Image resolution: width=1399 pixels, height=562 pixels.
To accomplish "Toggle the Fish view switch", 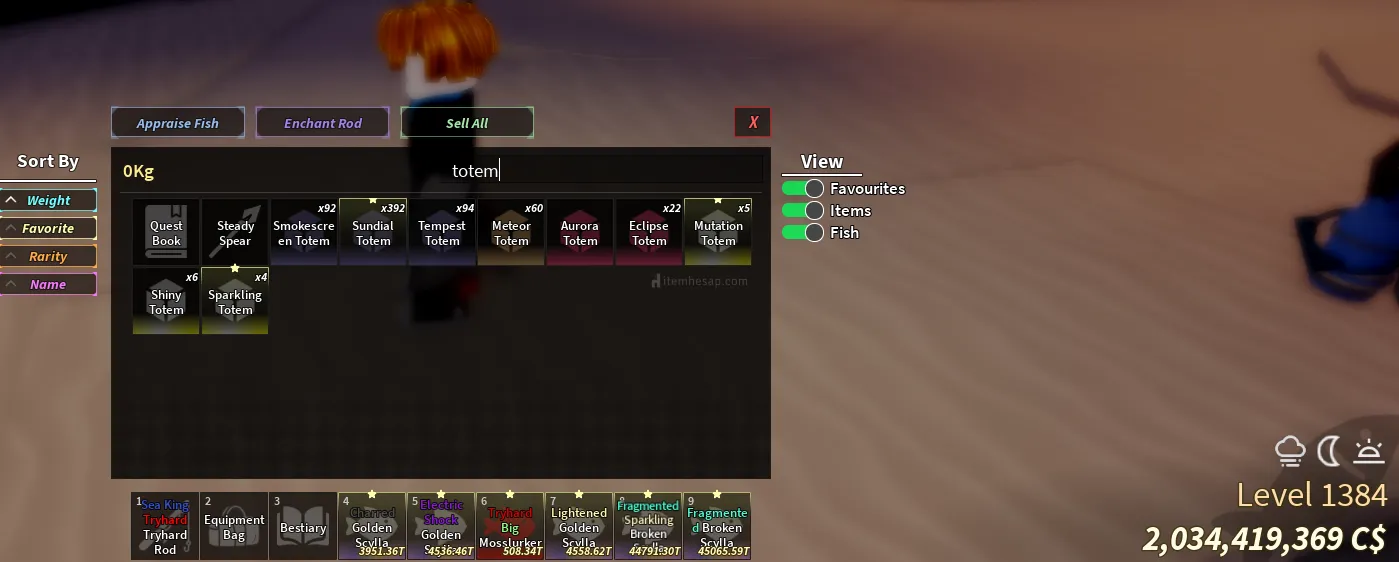I will [x=802, y=232].
